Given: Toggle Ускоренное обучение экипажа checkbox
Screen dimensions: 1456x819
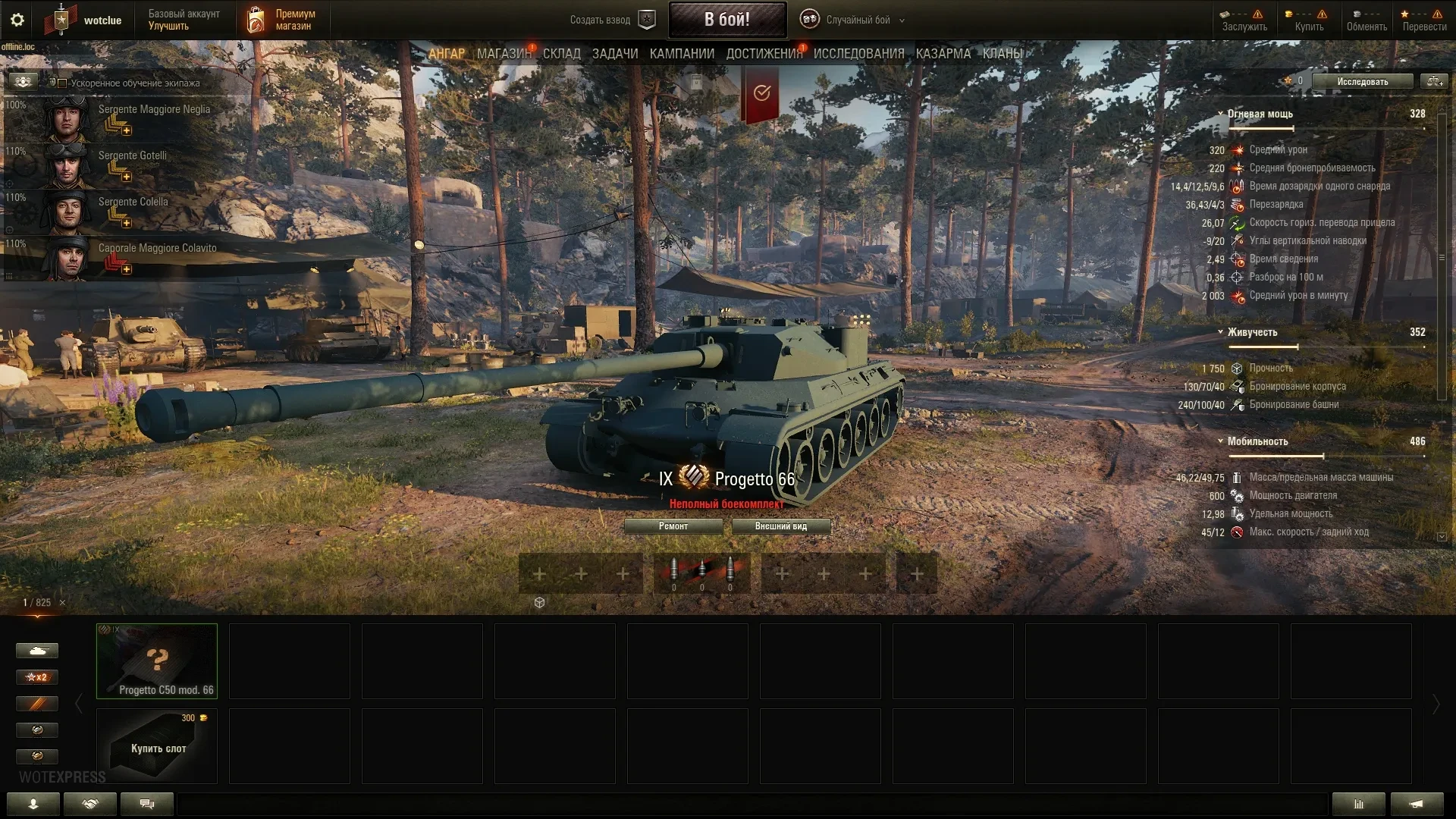Looking at the screenshot, I should coord(63,83).
